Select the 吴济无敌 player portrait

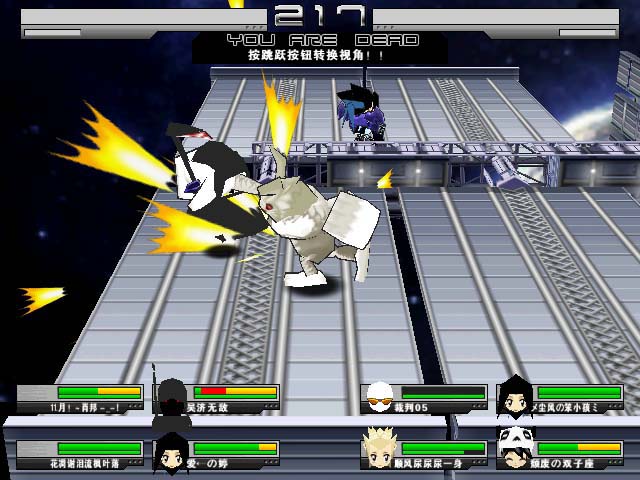[172, 396]
